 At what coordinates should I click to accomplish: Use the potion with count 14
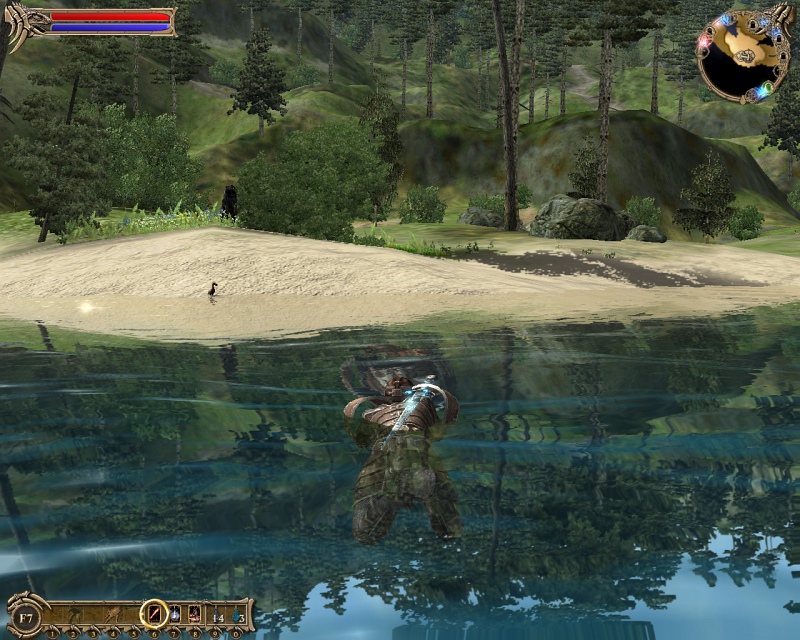[x=216, y=613]
